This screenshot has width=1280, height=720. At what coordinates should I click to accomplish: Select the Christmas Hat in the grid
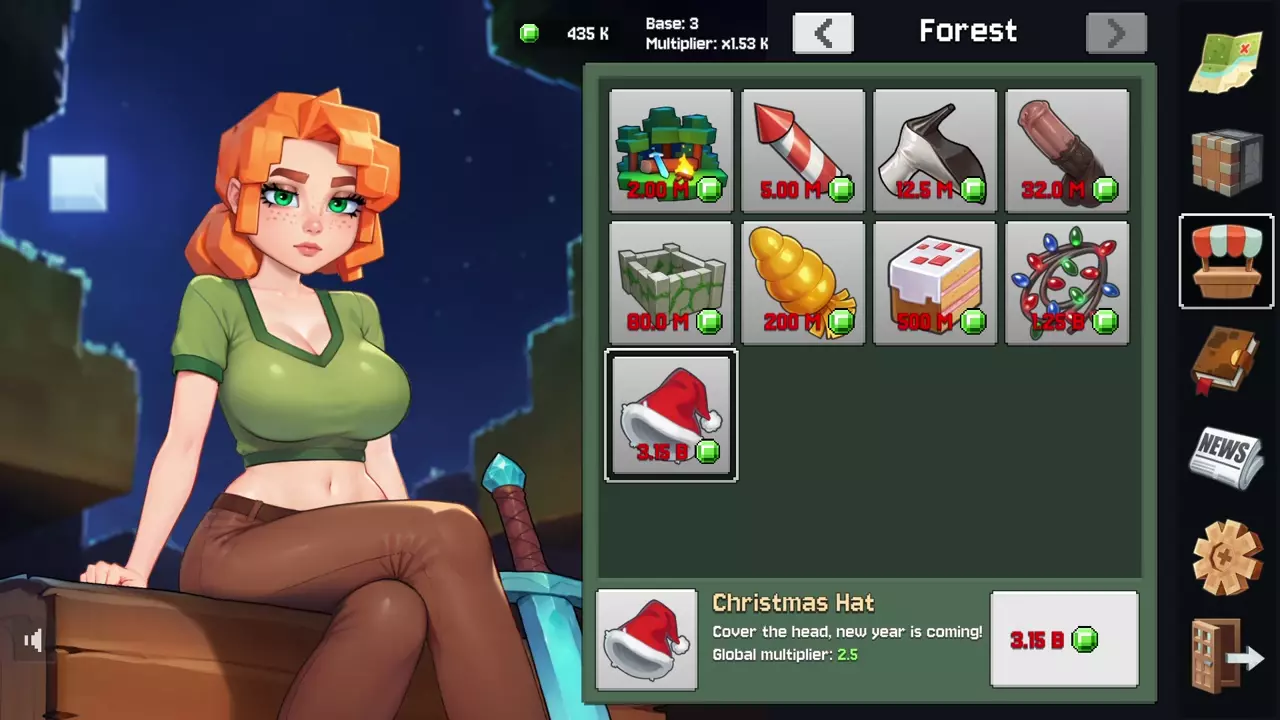point(671,415)
